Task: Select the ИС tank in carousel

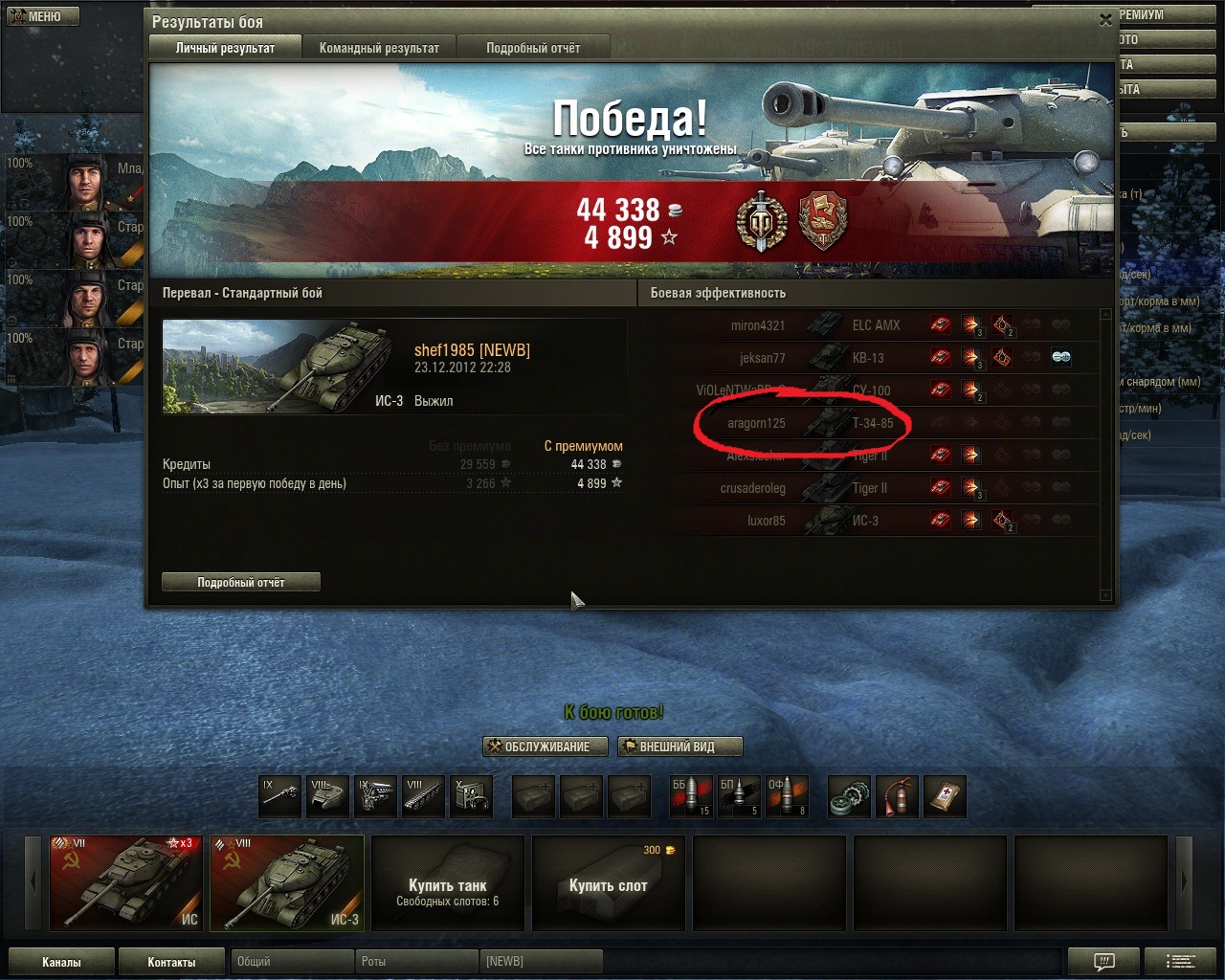Action: point(125,882)
